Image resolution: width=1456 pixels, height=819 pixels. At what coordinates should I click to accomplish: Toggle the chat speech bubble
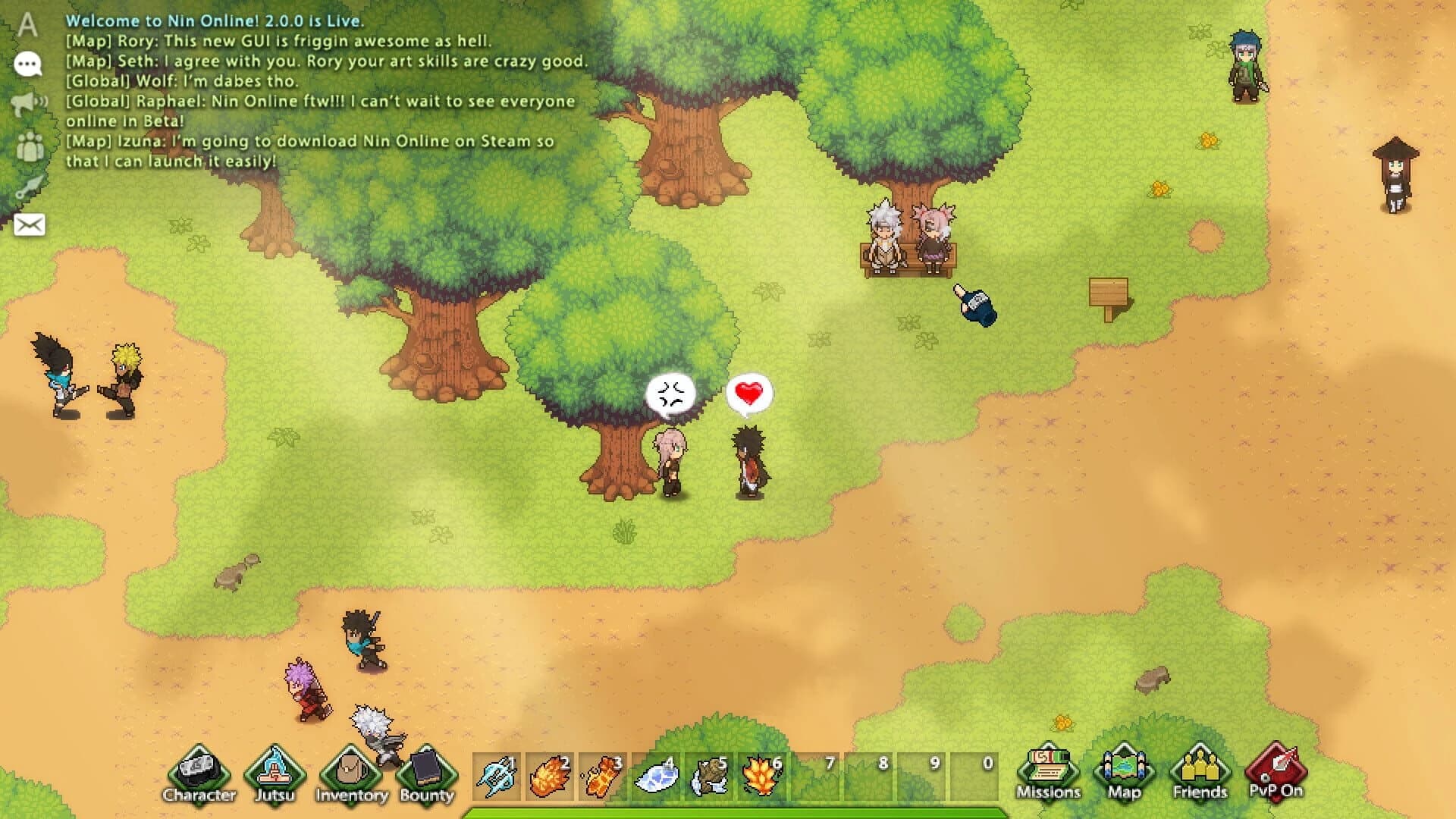tap(27, 65)
